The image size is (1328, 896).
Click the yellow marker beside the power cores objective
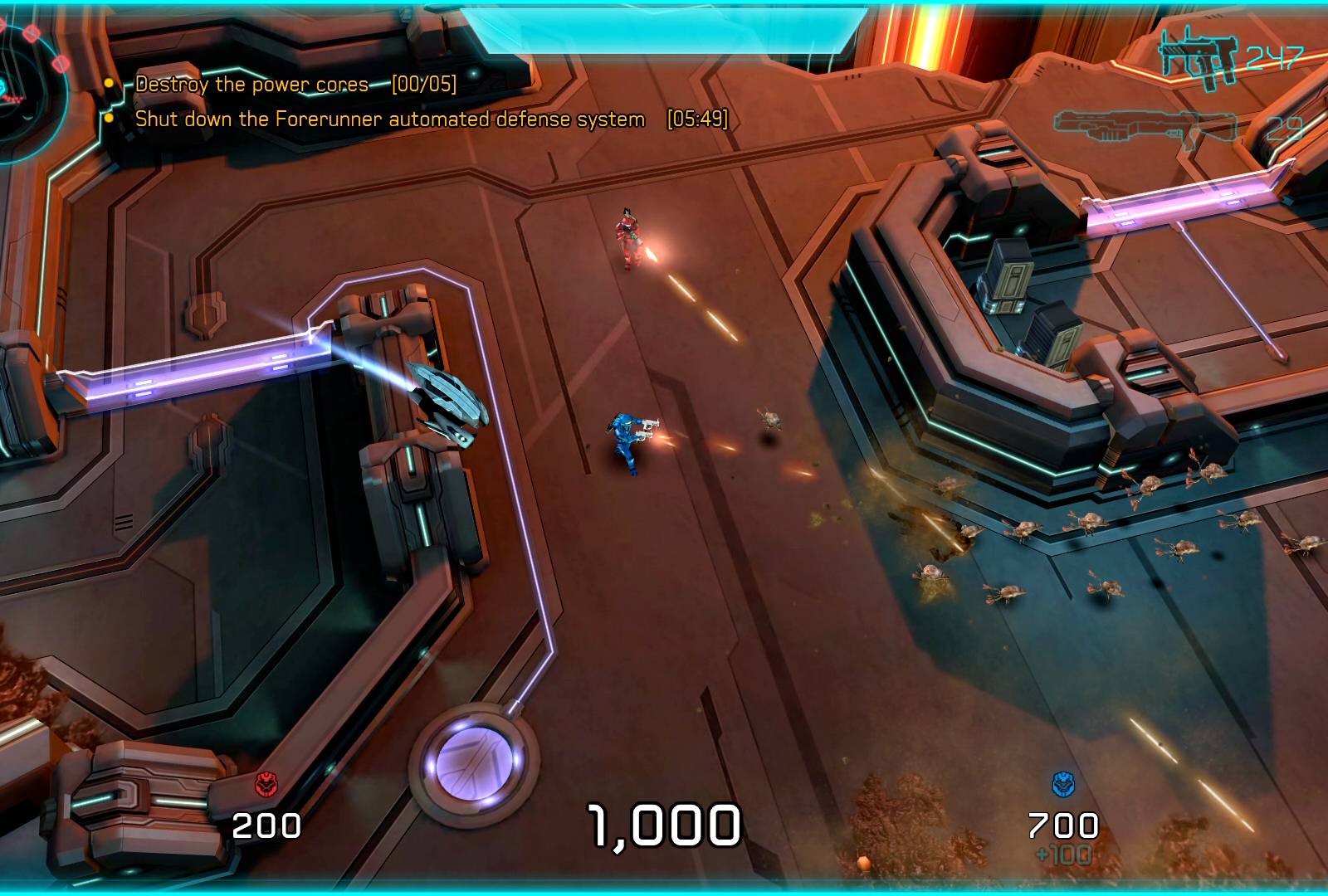pos(109,83)
